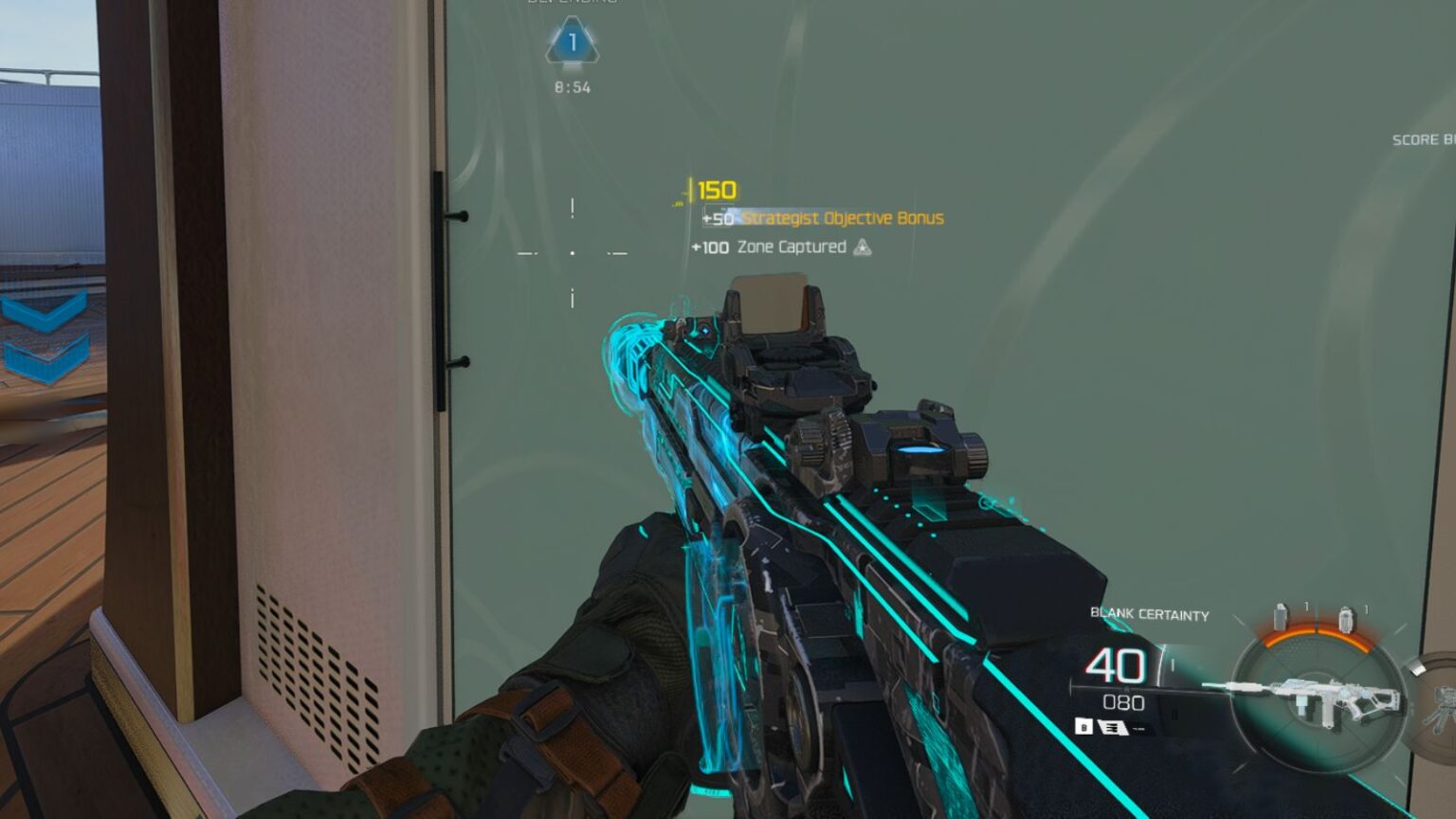The height and width of the screenshot is (819, 1456).
Task: Click the Zone Captured triangle medal icon
Action: pyautogui.click(x=864, y=246)
